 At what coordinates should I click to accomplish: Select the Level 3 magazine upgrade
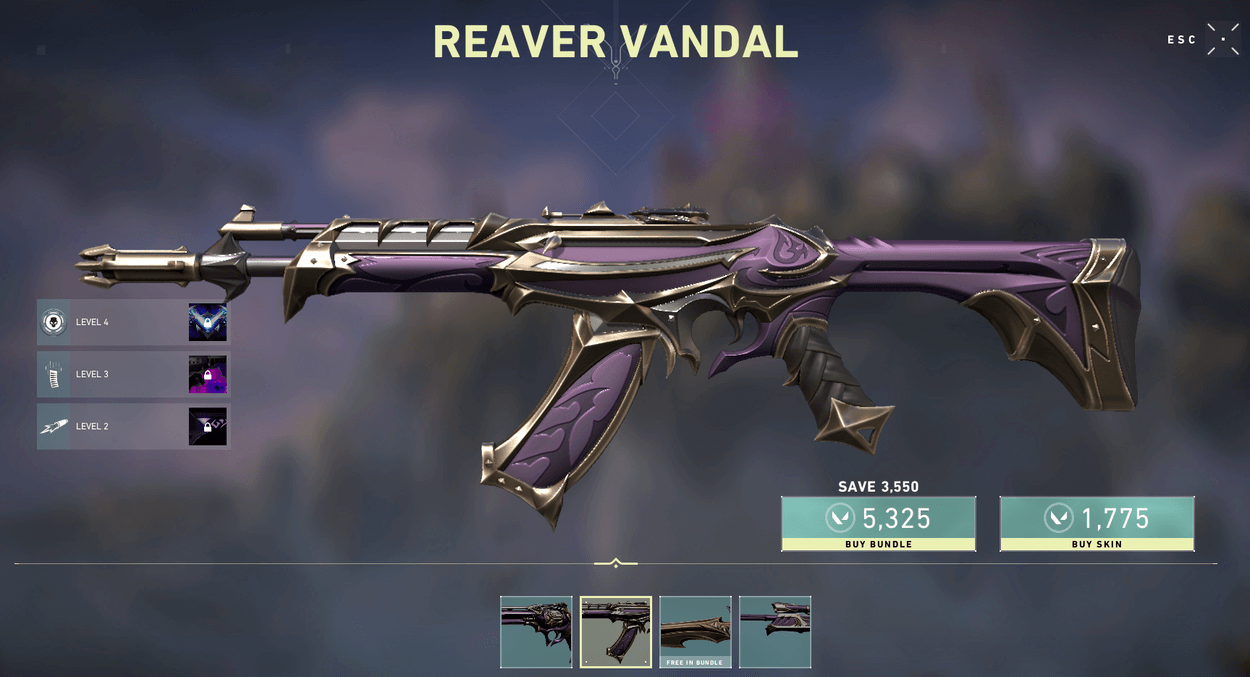click(133, 374)
